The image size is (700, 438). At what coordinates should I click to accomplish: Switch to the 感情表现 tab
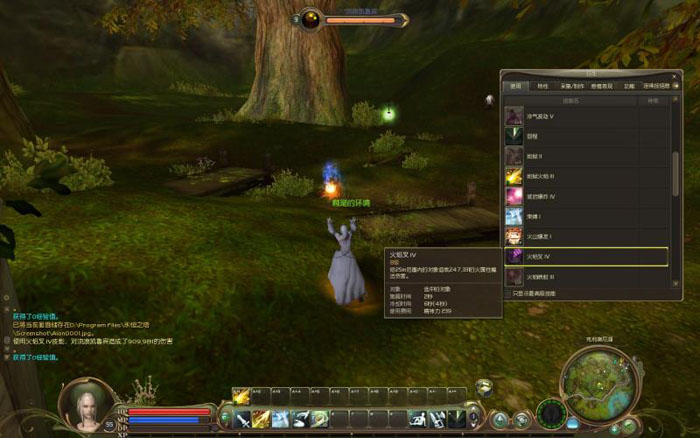(x=600, y=86)
